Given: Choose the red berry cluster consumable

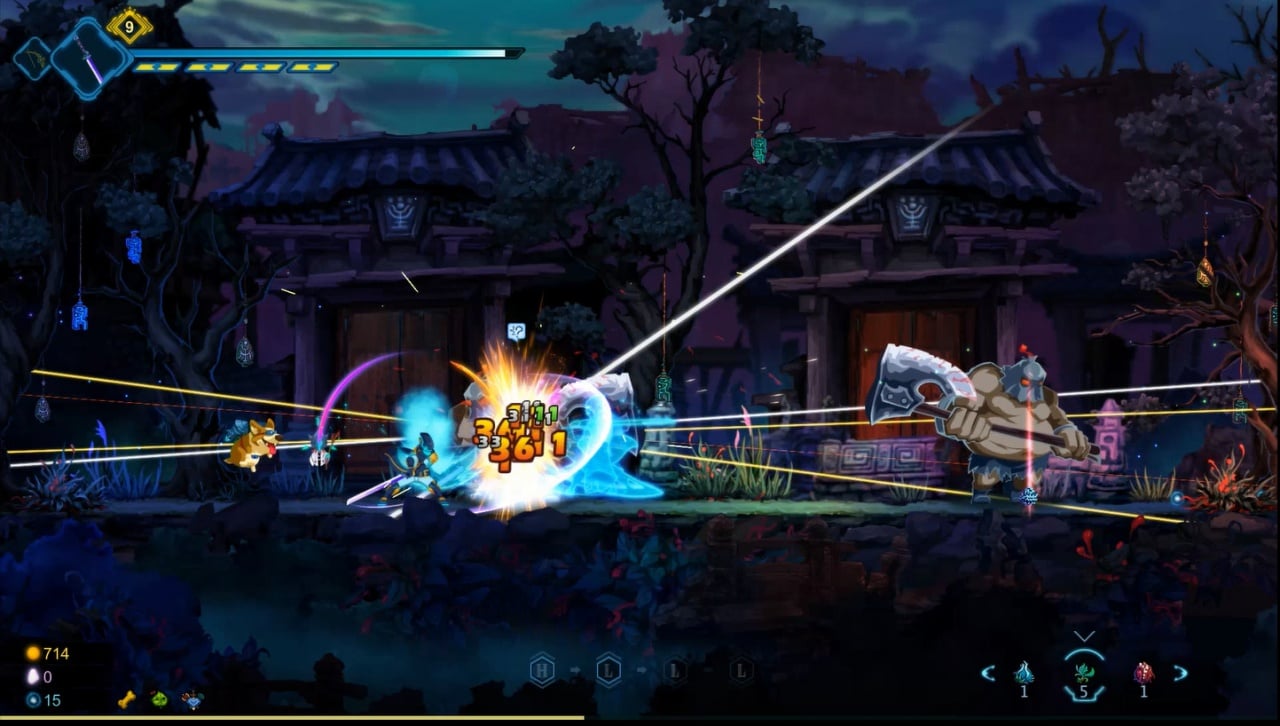Looking at the screenshot, I should pos(1144,672).
